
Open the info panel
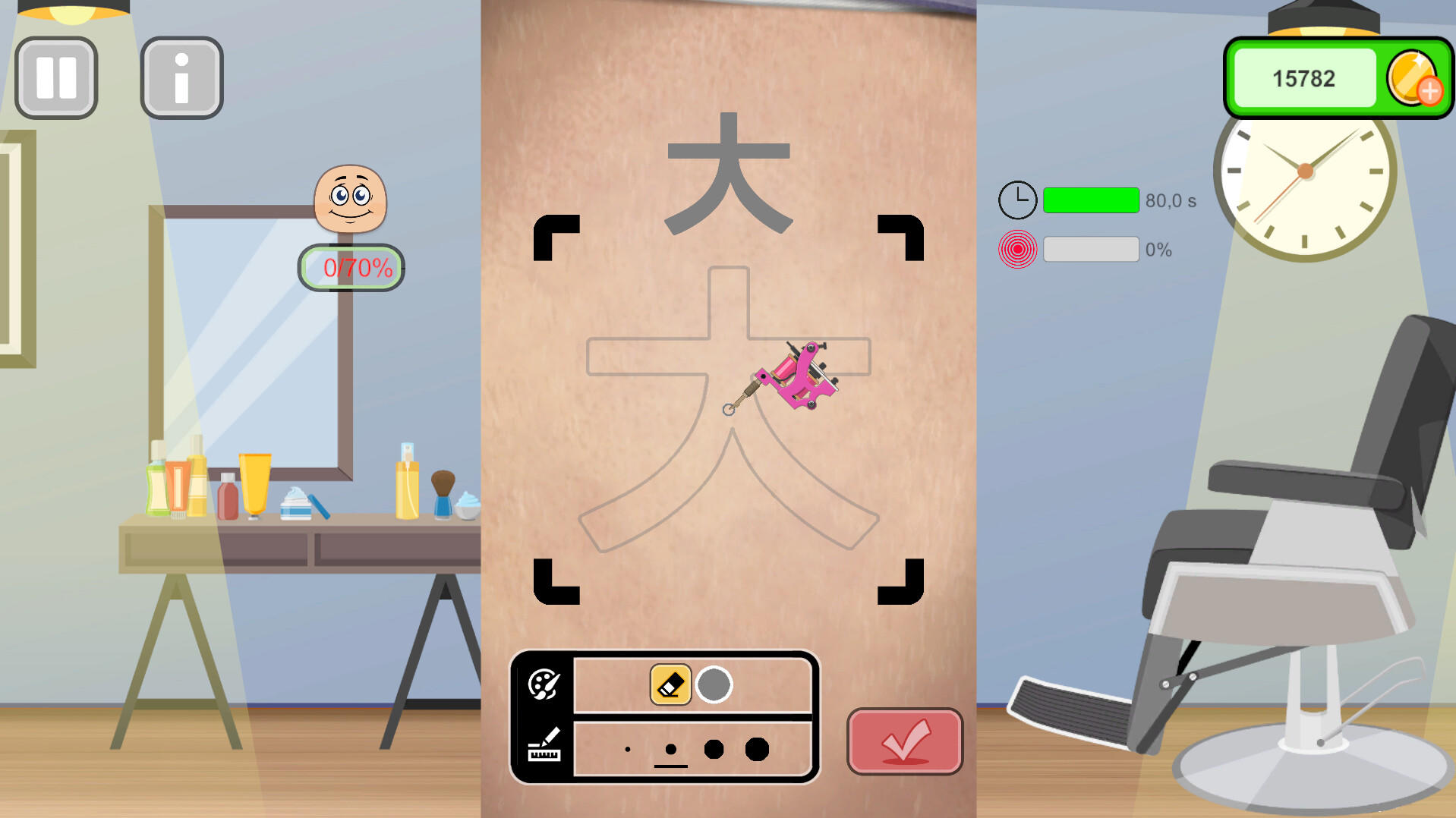(x=181, y=77)
